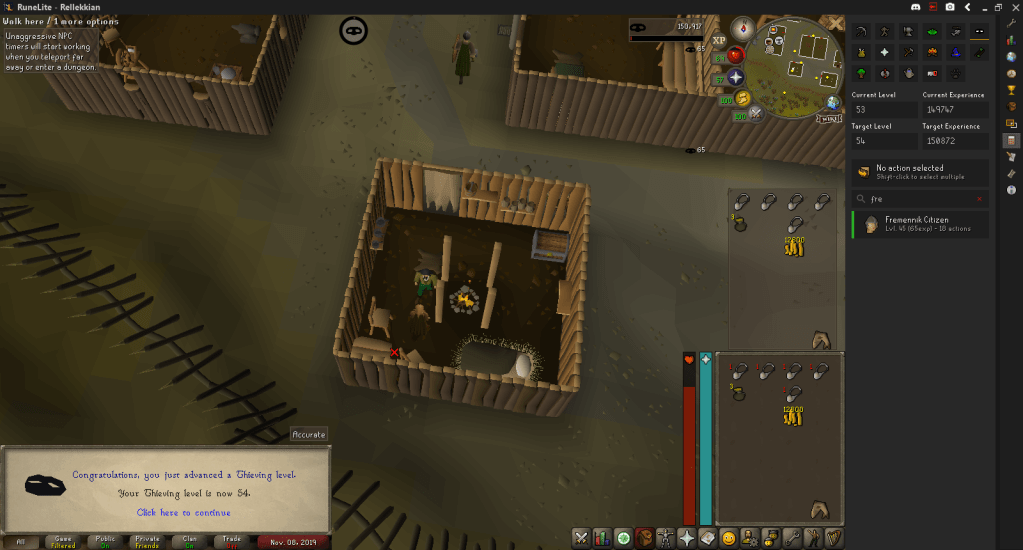Activate the quick-prayers orb

737,77
